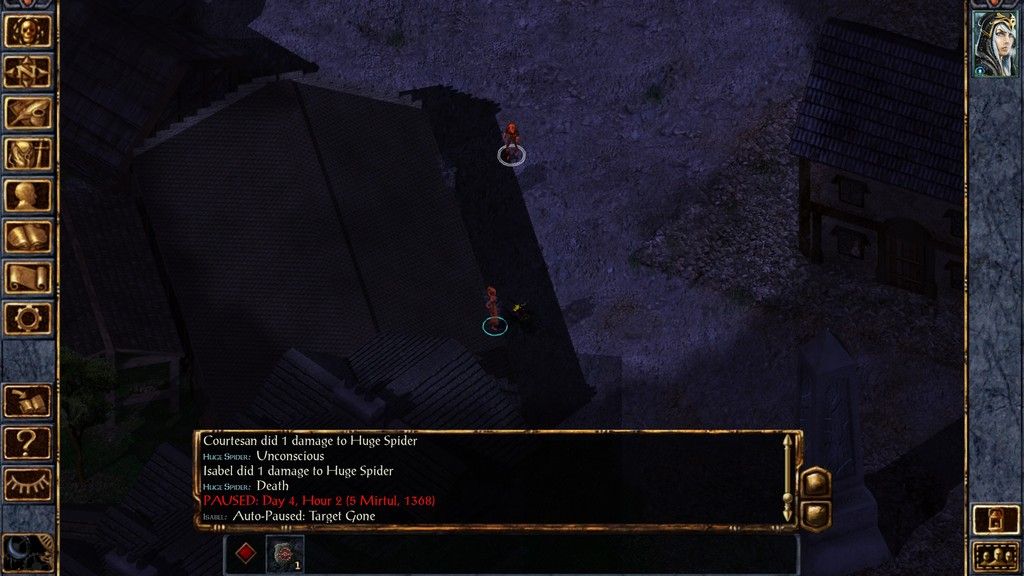This screenshot has width=1024, height=576.
Task: Open help with the question mark button
Action: 27,441
